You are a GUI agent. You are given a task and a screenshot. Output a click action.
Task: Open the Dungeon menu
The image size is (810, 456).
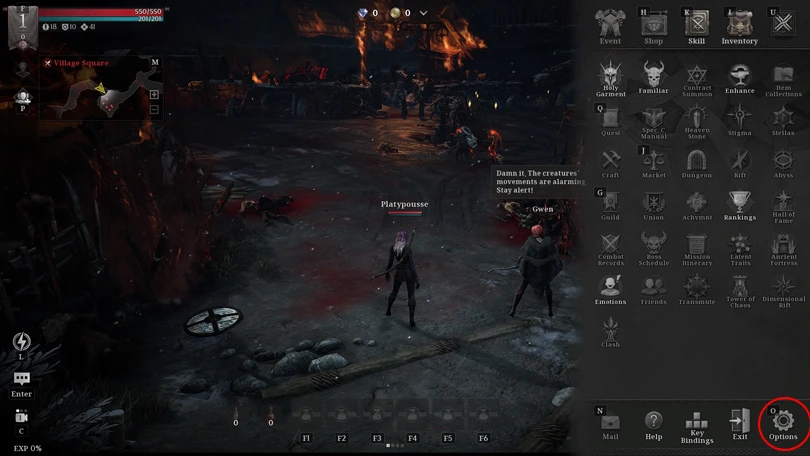(x=697, y=161)
